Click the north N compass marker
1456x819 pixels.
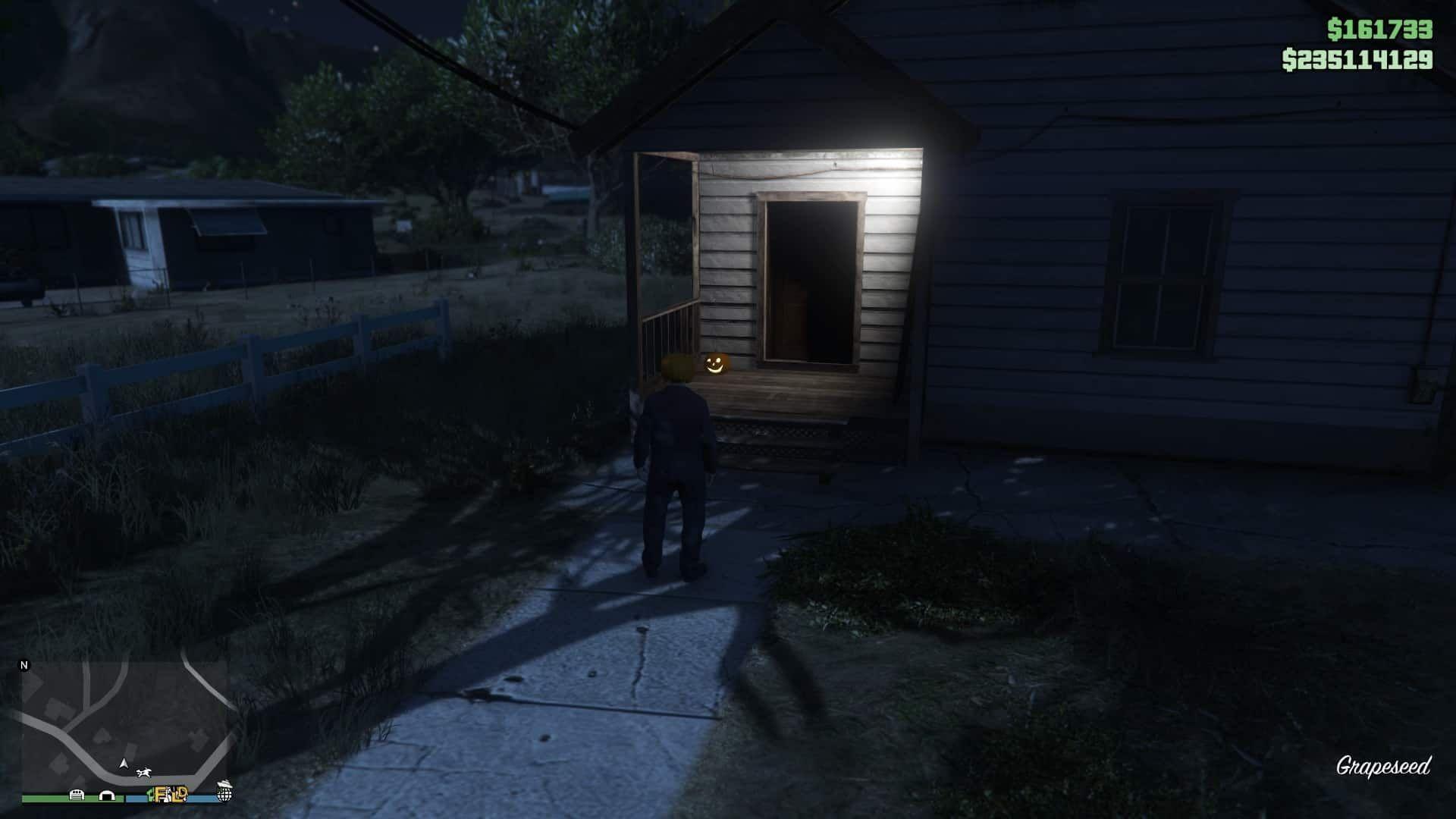click(x=24, y=665)
